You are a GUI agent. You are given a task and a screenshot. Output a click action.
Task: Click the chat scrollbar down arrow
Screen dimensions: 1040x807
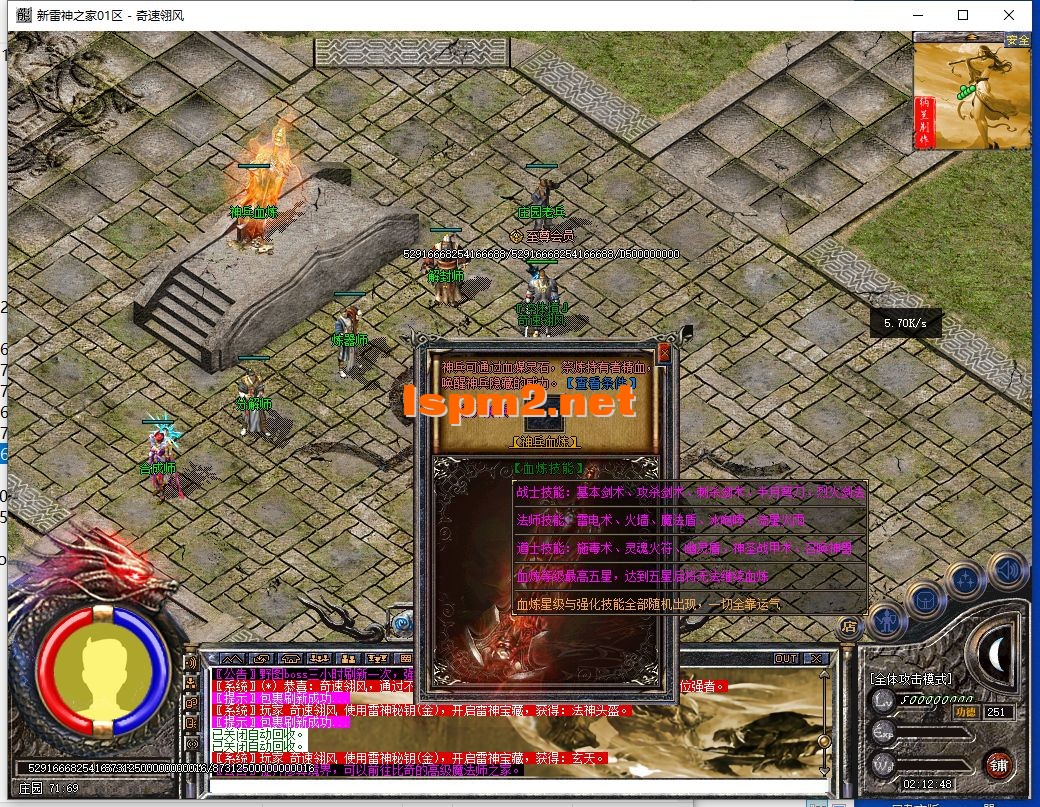[823, 771]
